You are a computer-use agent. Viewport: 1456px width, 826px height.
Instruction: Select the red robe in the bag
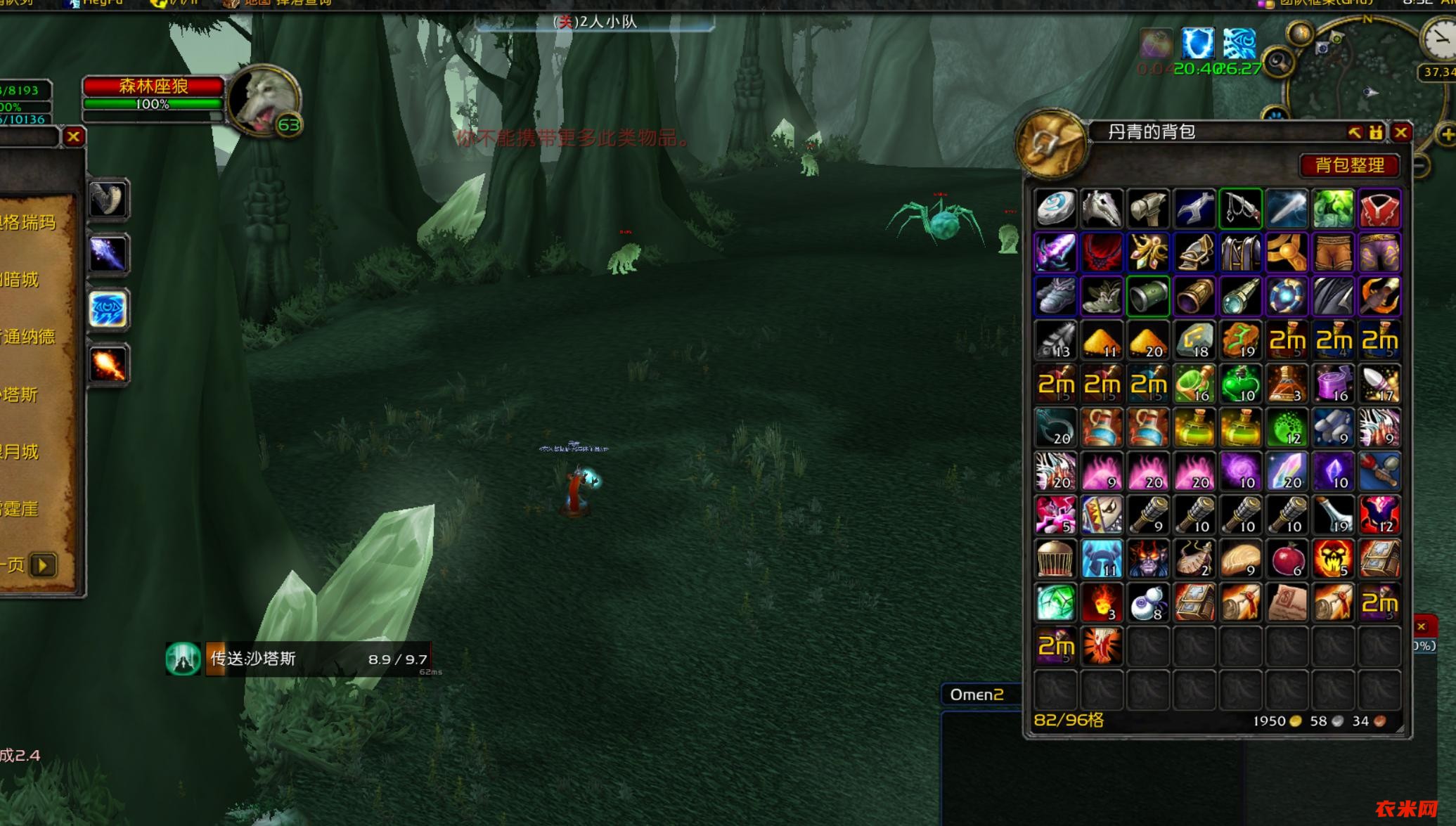[1379, 209]
